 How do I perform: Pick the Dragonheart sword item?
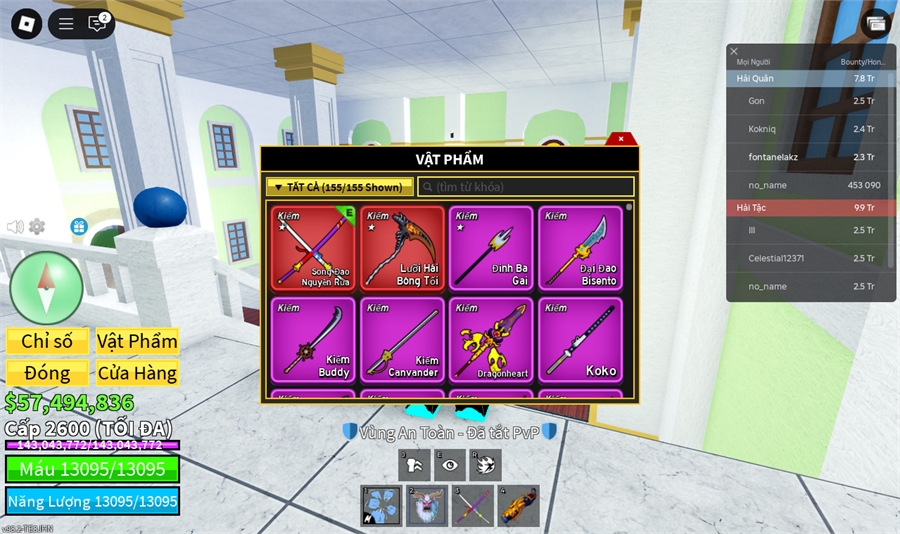(491, 339)
